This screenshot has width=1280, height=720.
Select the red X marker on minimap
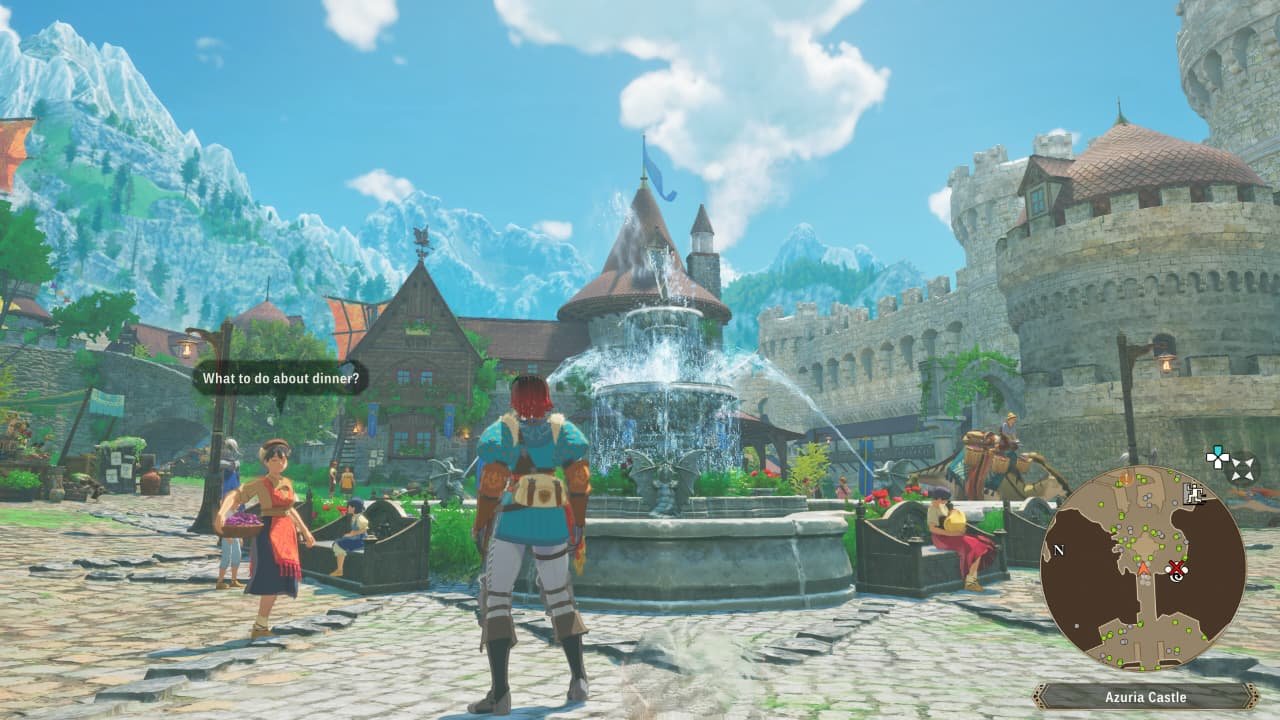click(1175, 567)
